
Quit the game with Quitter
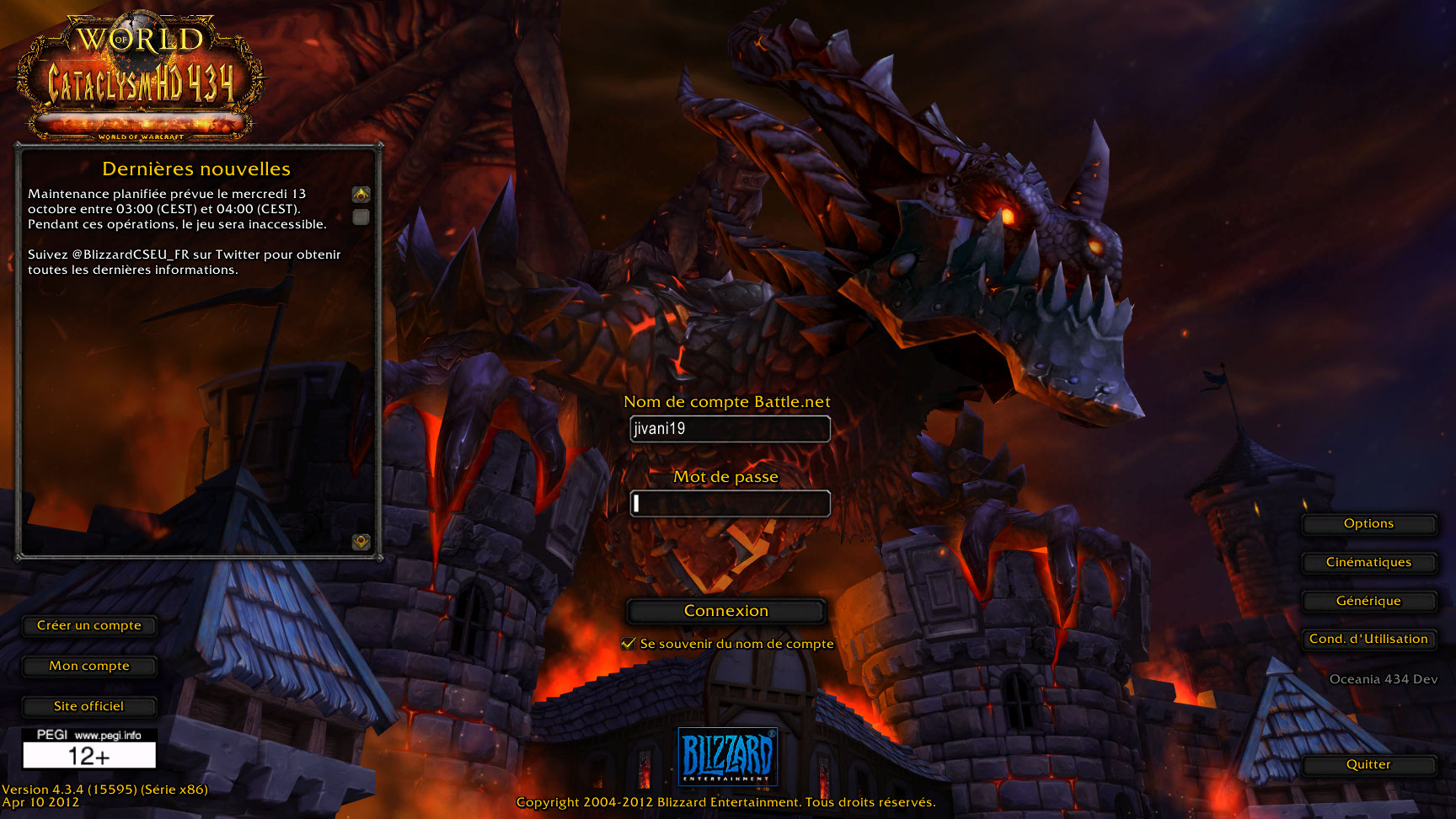click(1368, 765)
